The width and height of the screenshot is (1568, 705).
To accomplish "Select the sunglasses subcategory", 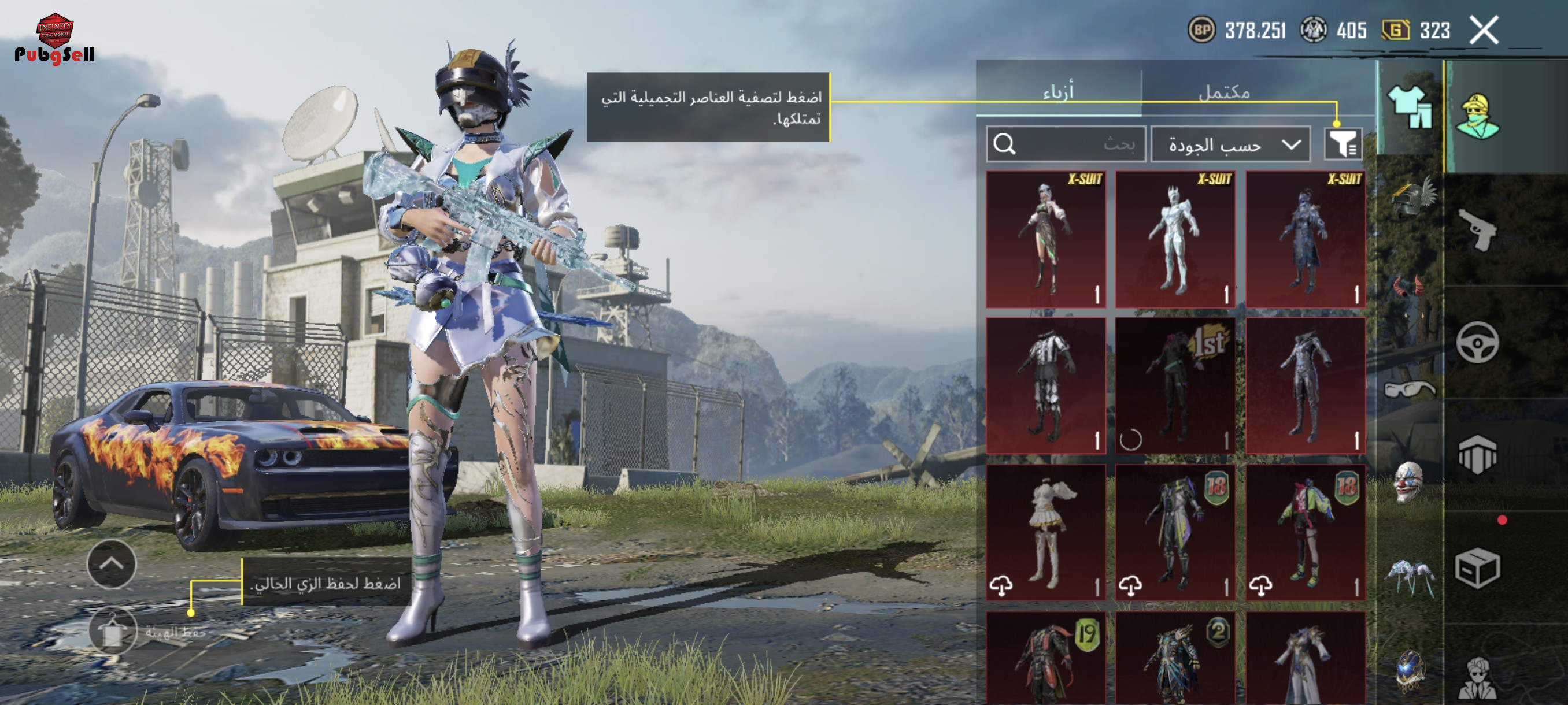I will click(x=1408, y=389).
